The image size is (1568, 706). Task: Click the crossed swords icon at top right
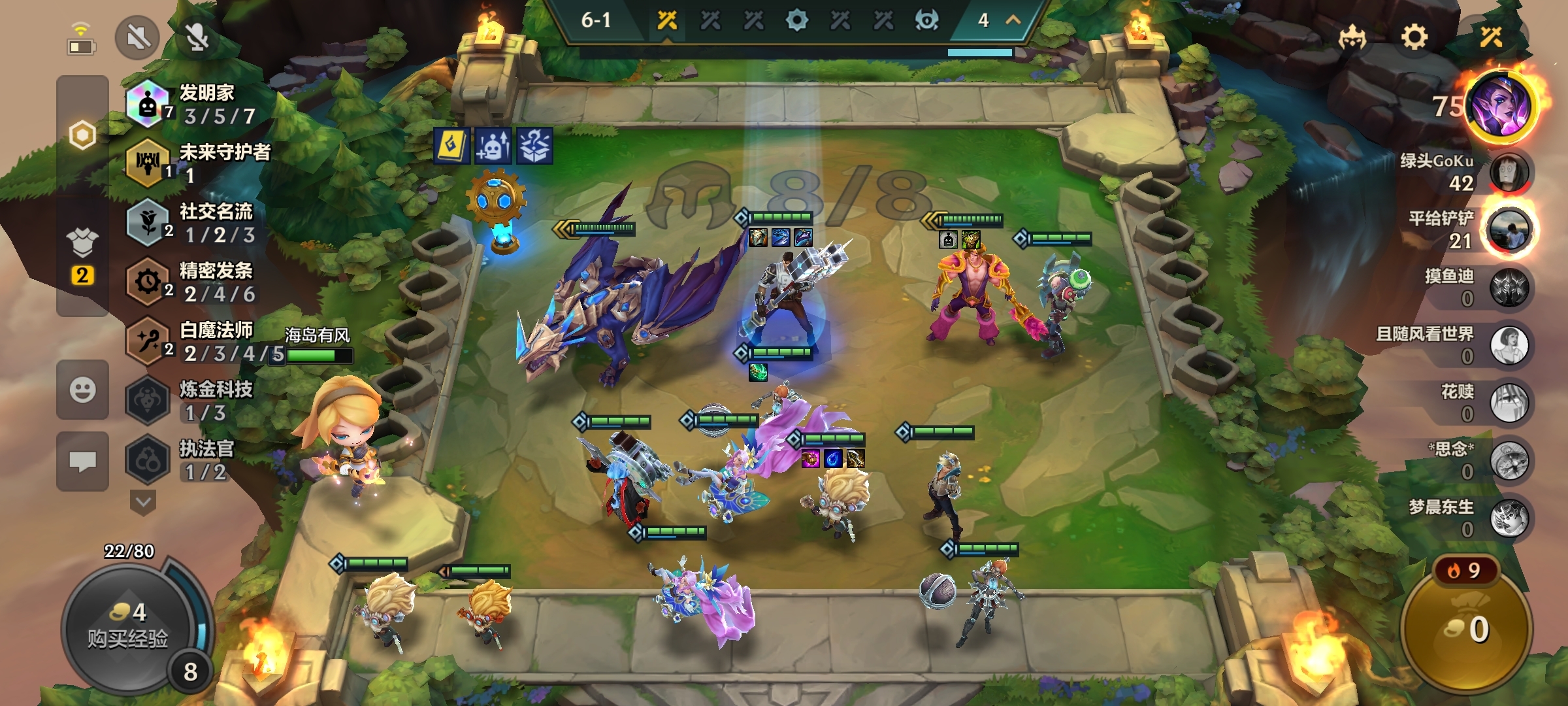click(1491, 37)
